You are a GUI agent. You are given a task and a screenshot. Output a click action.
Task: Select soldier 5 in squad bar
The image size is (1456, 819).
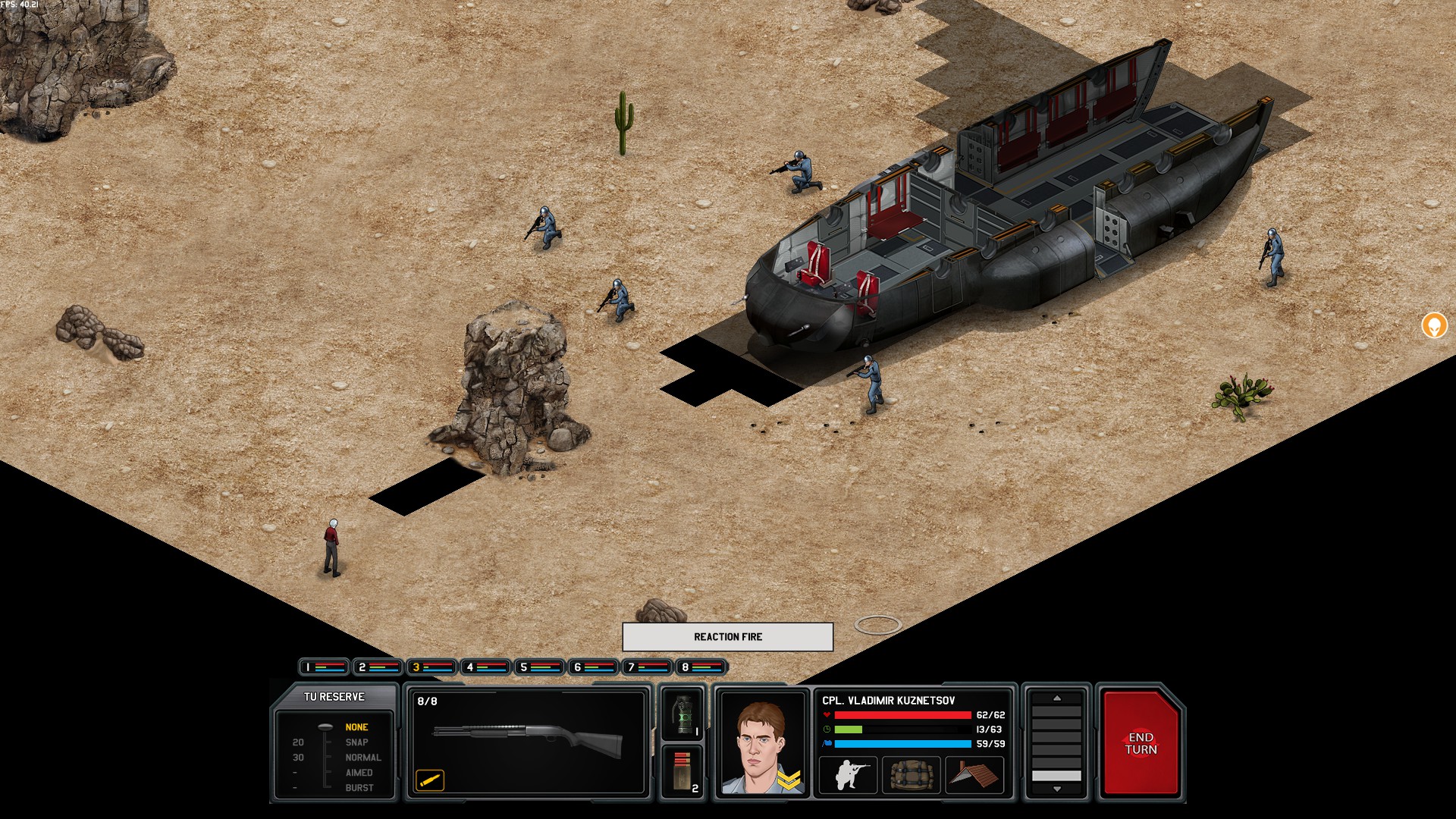539,667
